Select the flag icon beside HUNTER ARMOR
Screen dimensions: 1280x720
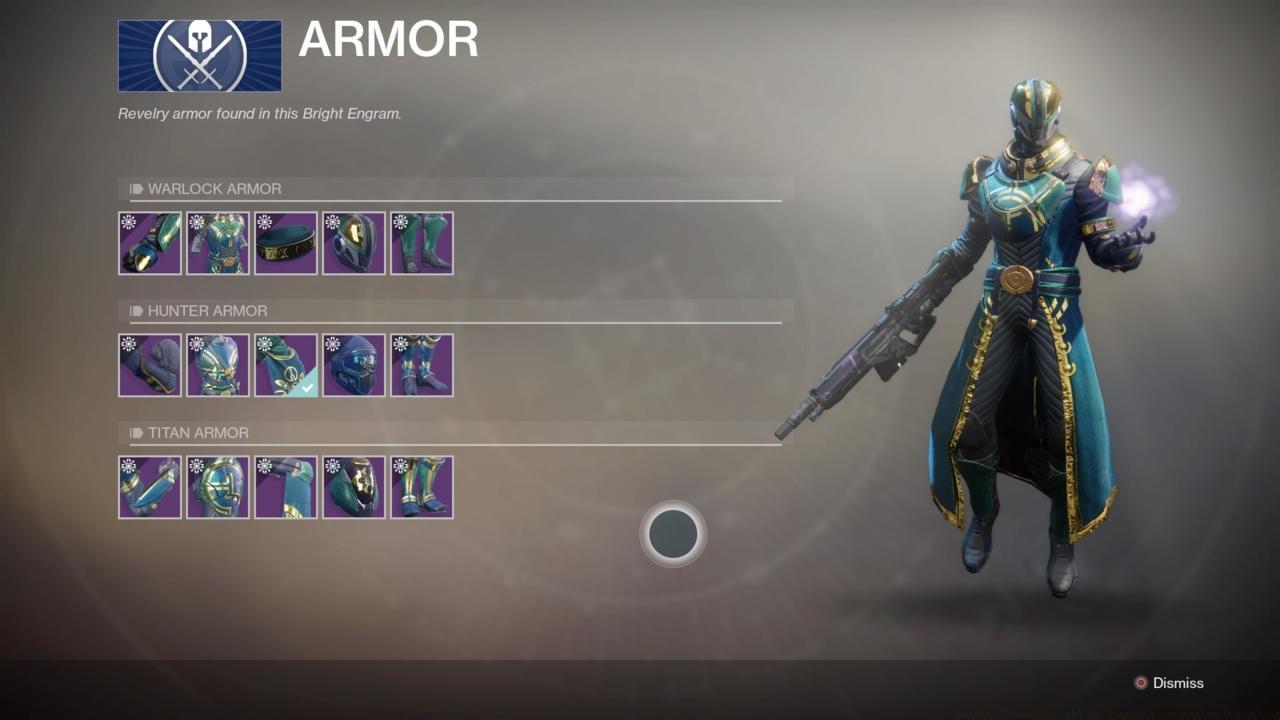[136, 310]
